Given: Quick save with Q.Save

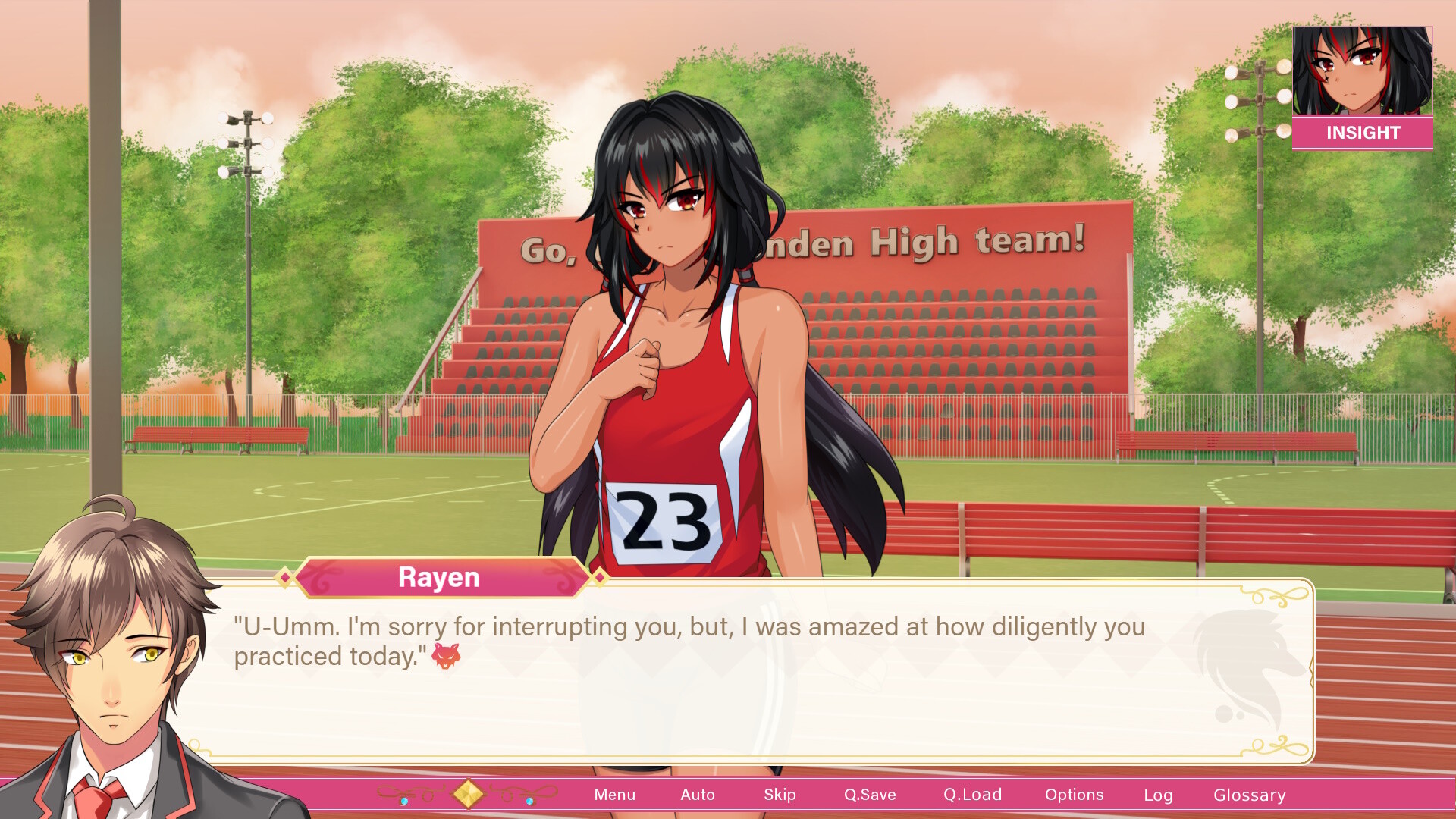Looking at the screenshot, I should (x=870, y=795).
